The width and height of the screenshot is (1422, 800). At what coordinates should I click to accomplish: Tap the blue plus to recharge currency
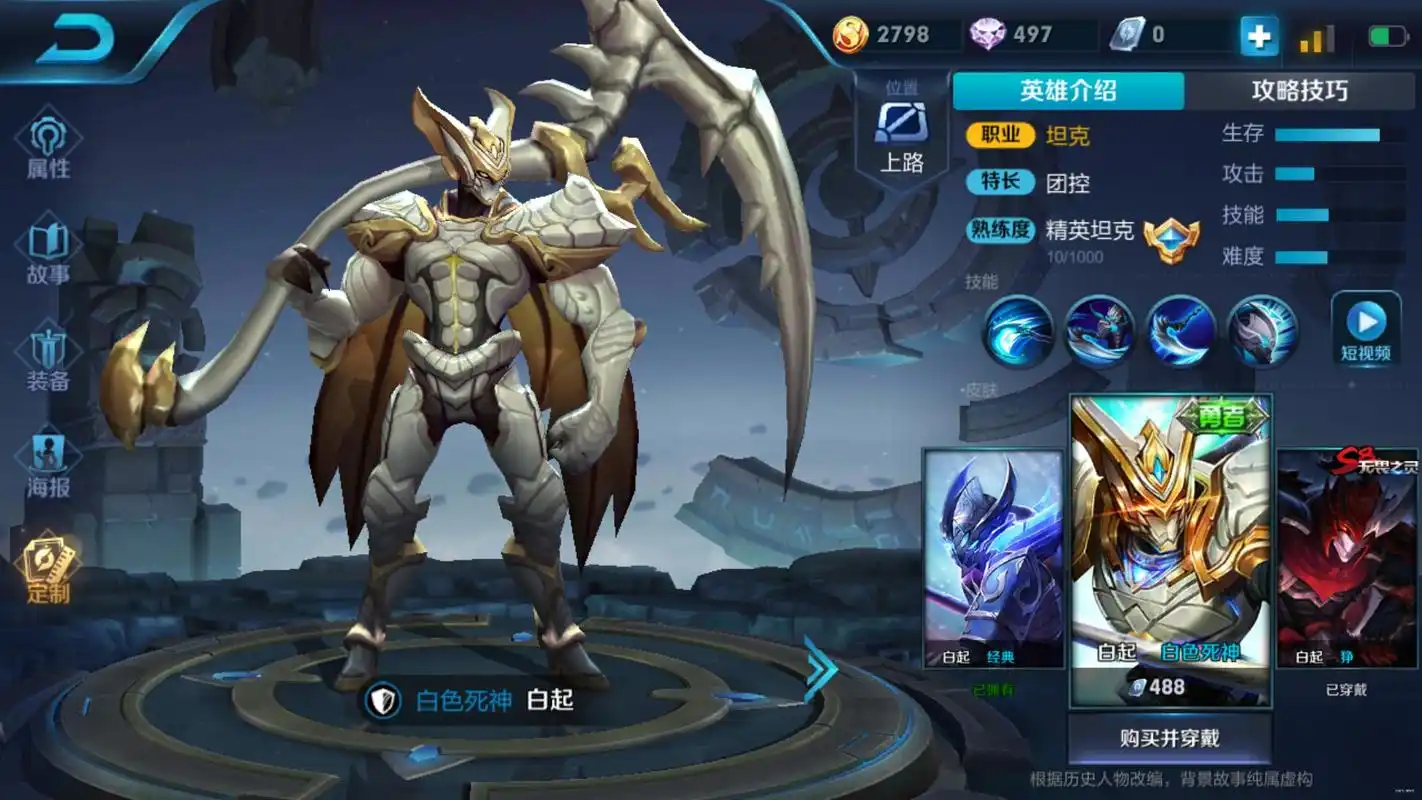(1258, 34)
